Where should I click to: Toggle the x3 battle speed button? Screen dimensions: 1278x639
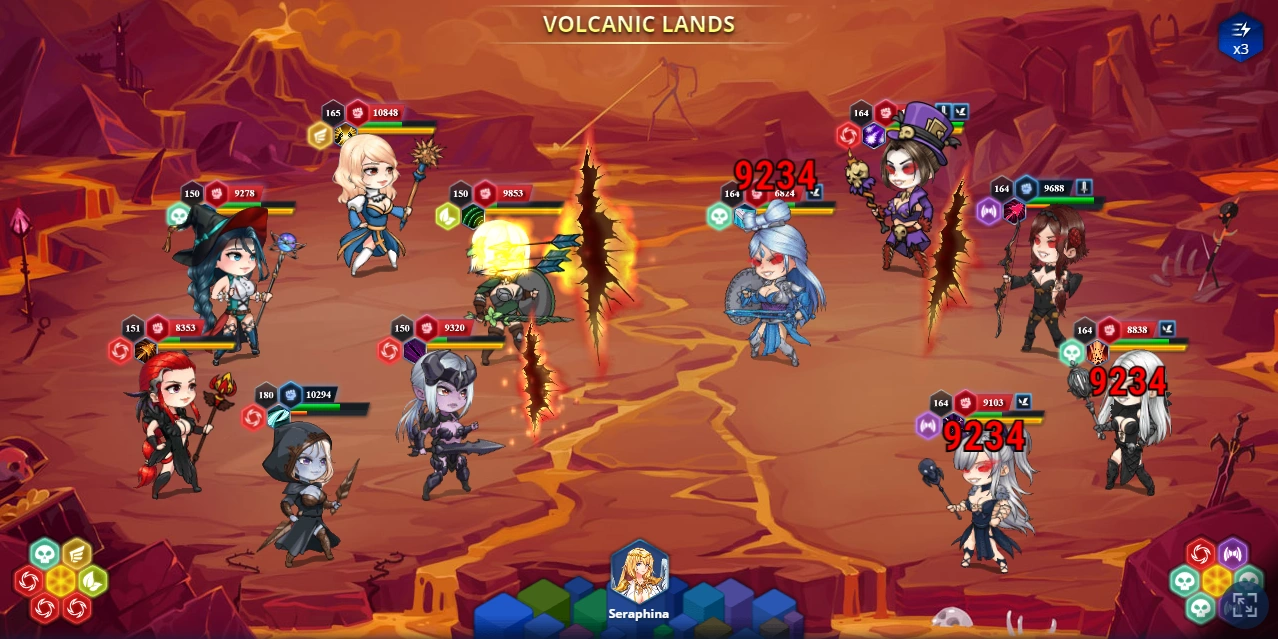tap(1240, 37)
